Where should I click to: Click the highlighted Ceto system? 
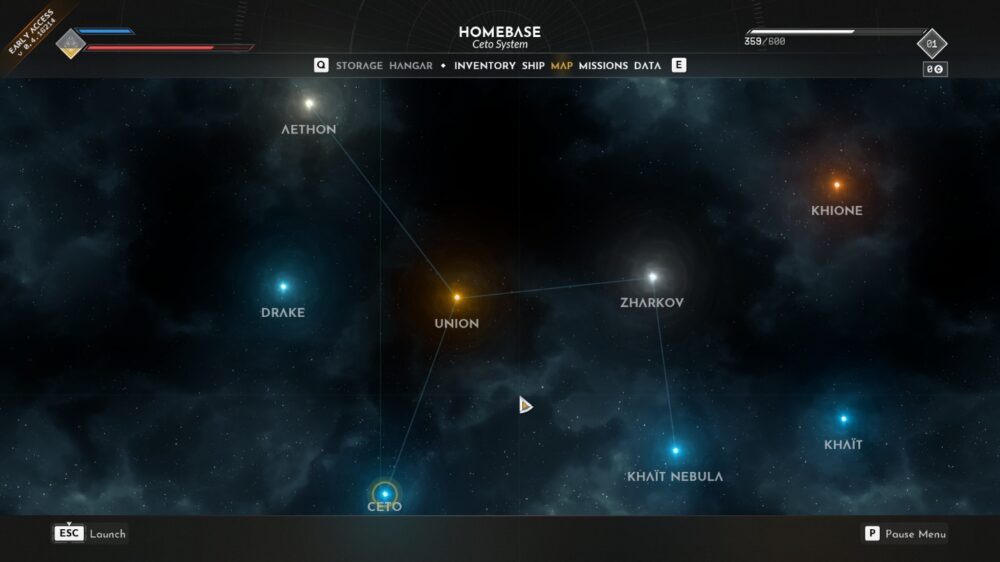pyautogui.click(x=385, y=494)
